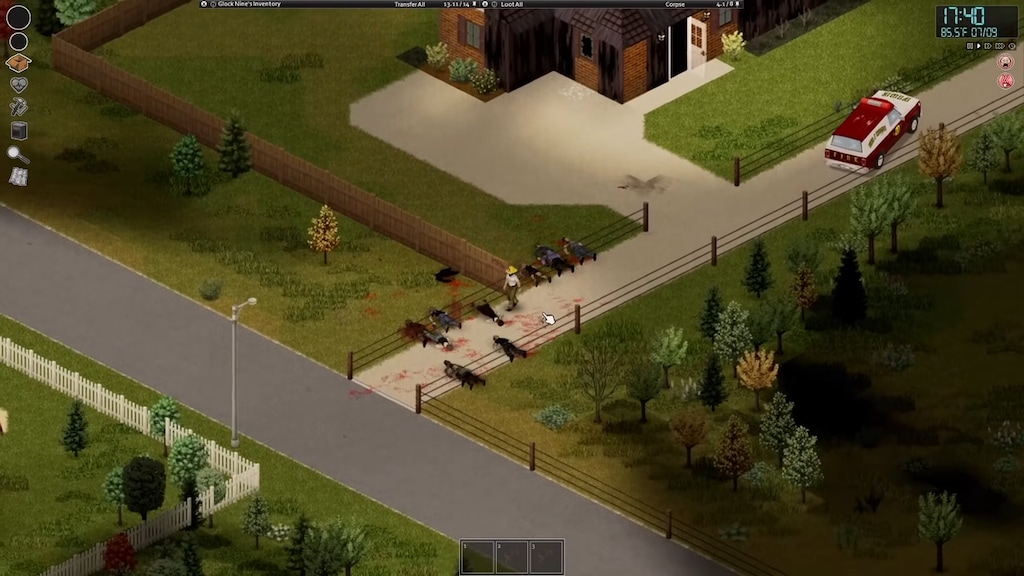This screenshot has width=1024, height=576.
Task: Select the Corpse container label
Action: tap(675, 4)
